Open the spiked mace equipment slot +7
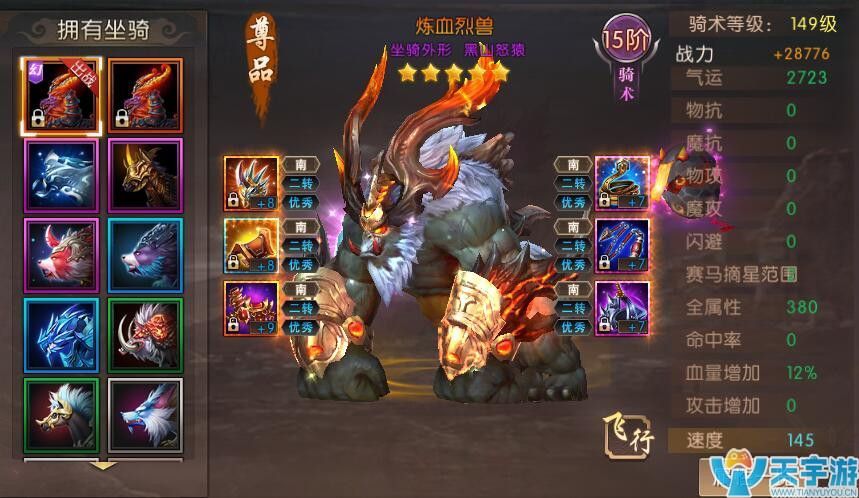Viewport: 859px width, 498px height. 622,308
